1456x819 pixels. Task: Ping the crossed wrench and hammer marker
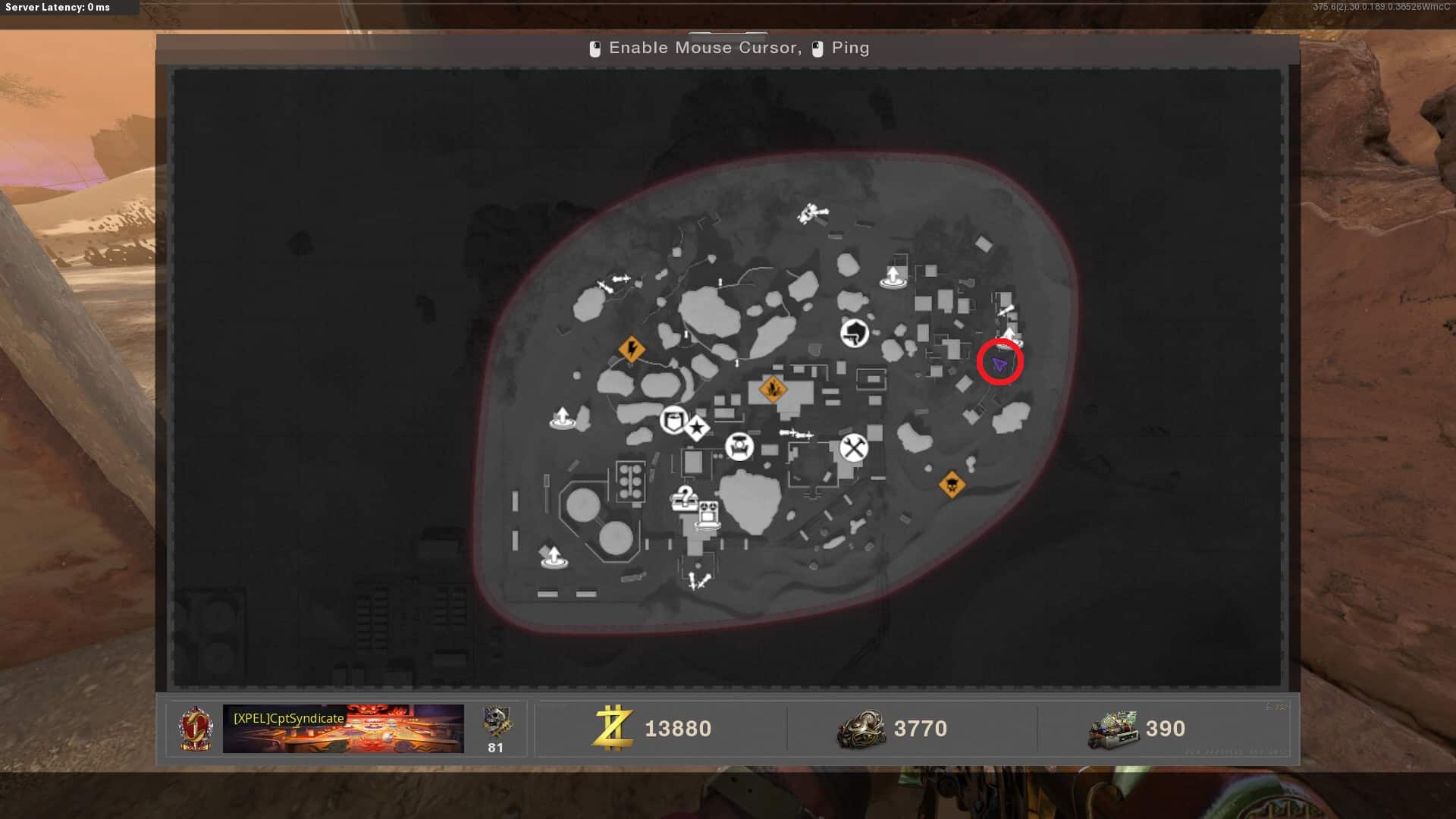pos(853,448)
